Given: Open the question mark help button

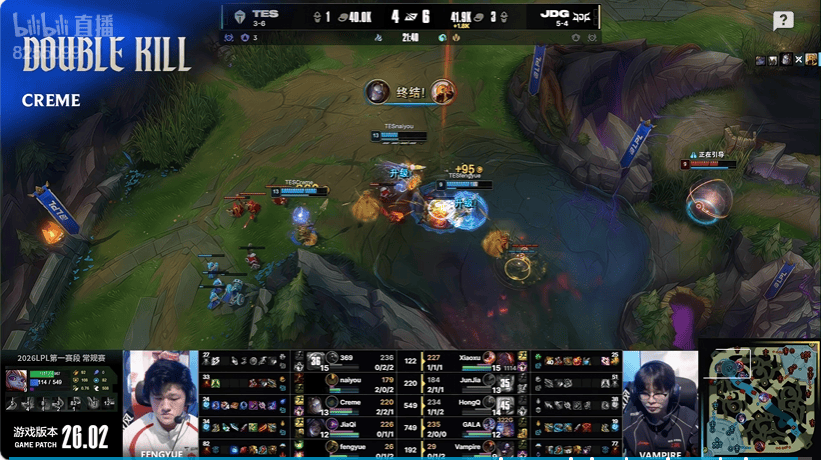Looking at the screenshot, I should (x=783, y=21).
